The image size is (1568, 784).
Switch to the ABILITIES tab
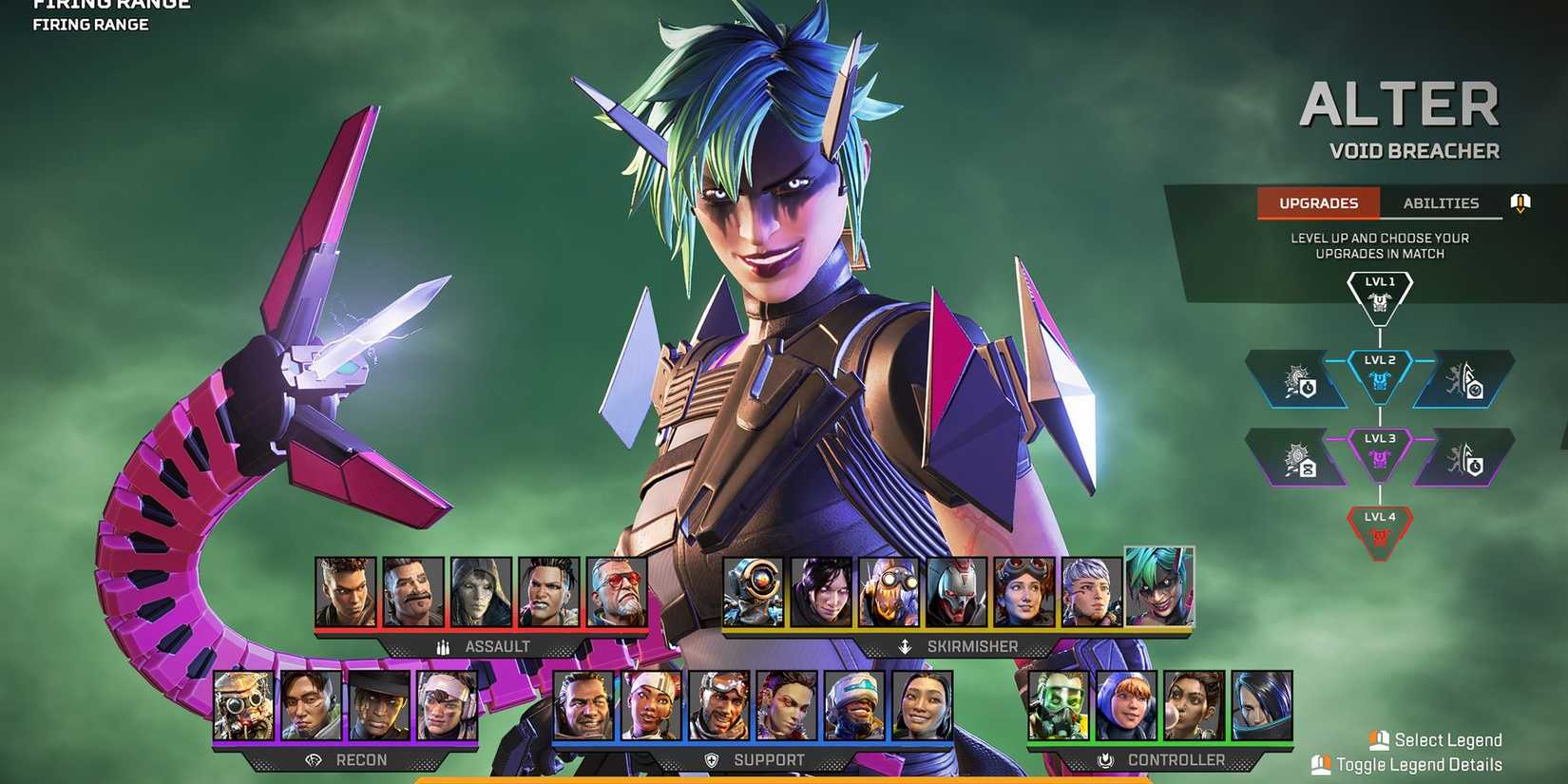(x=1441, y=202)
